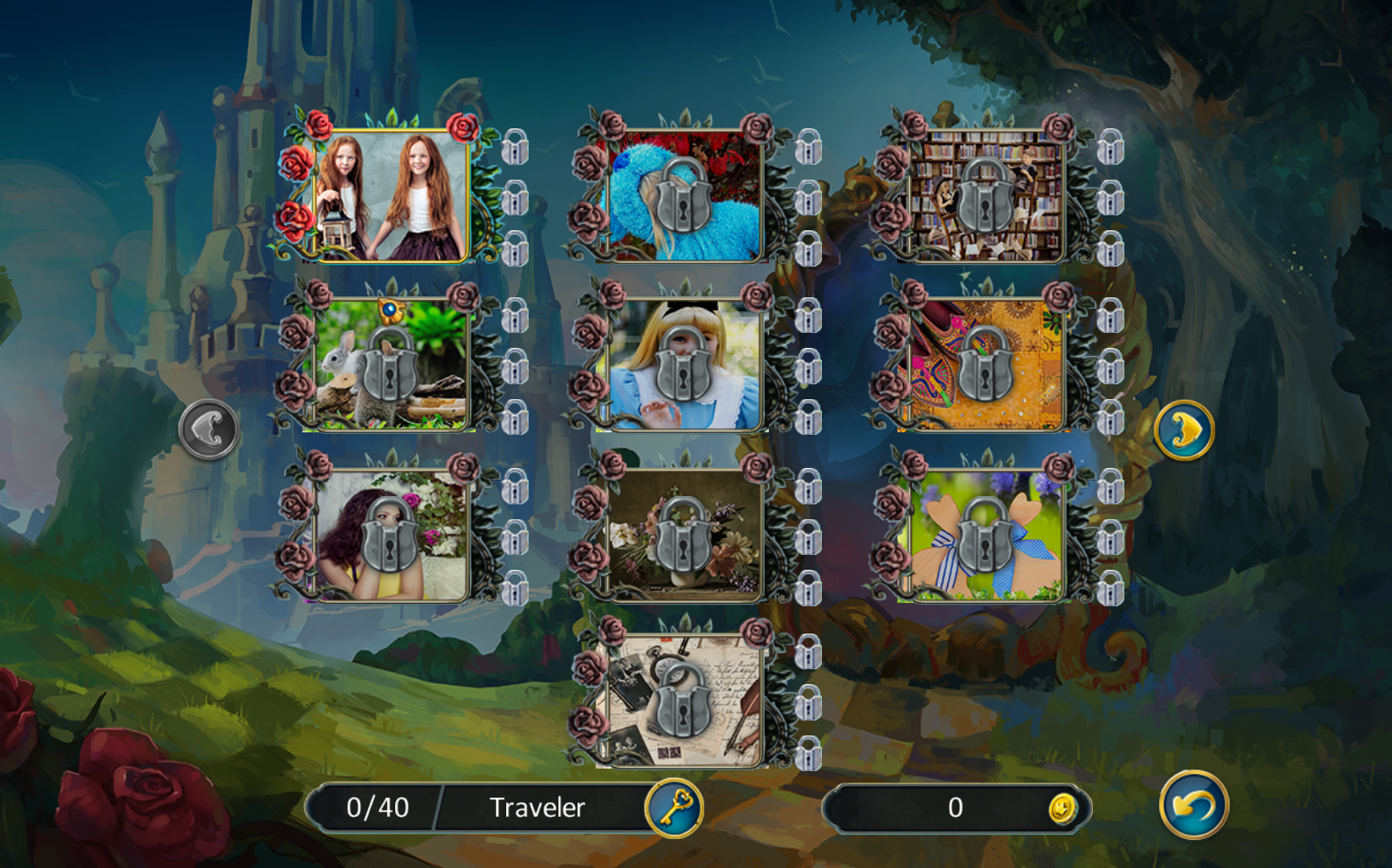
Task: Select the white rabbit puzzle
Action: (x=391, y=365)
